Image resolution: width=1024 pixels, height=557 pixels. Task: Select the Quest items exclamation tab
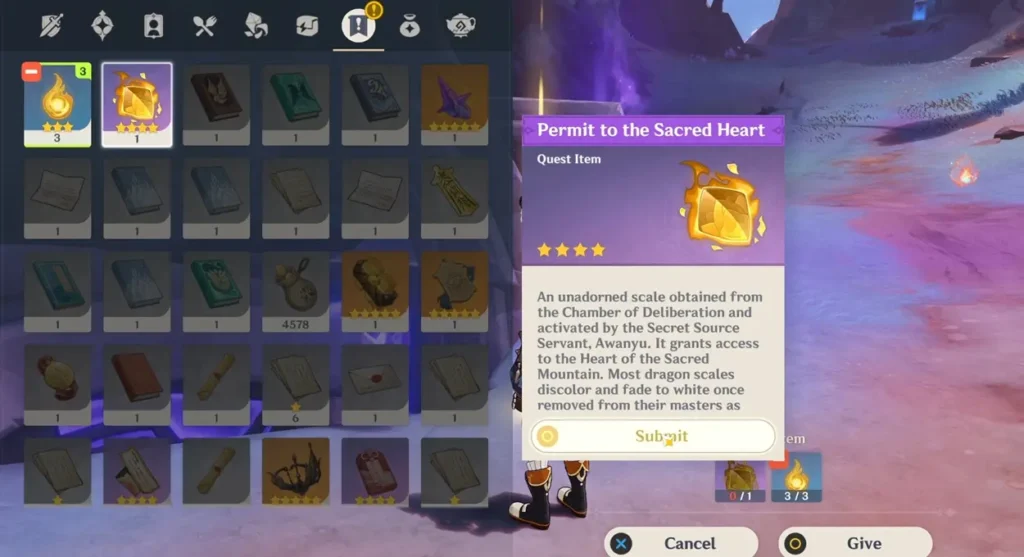(357, 25)
